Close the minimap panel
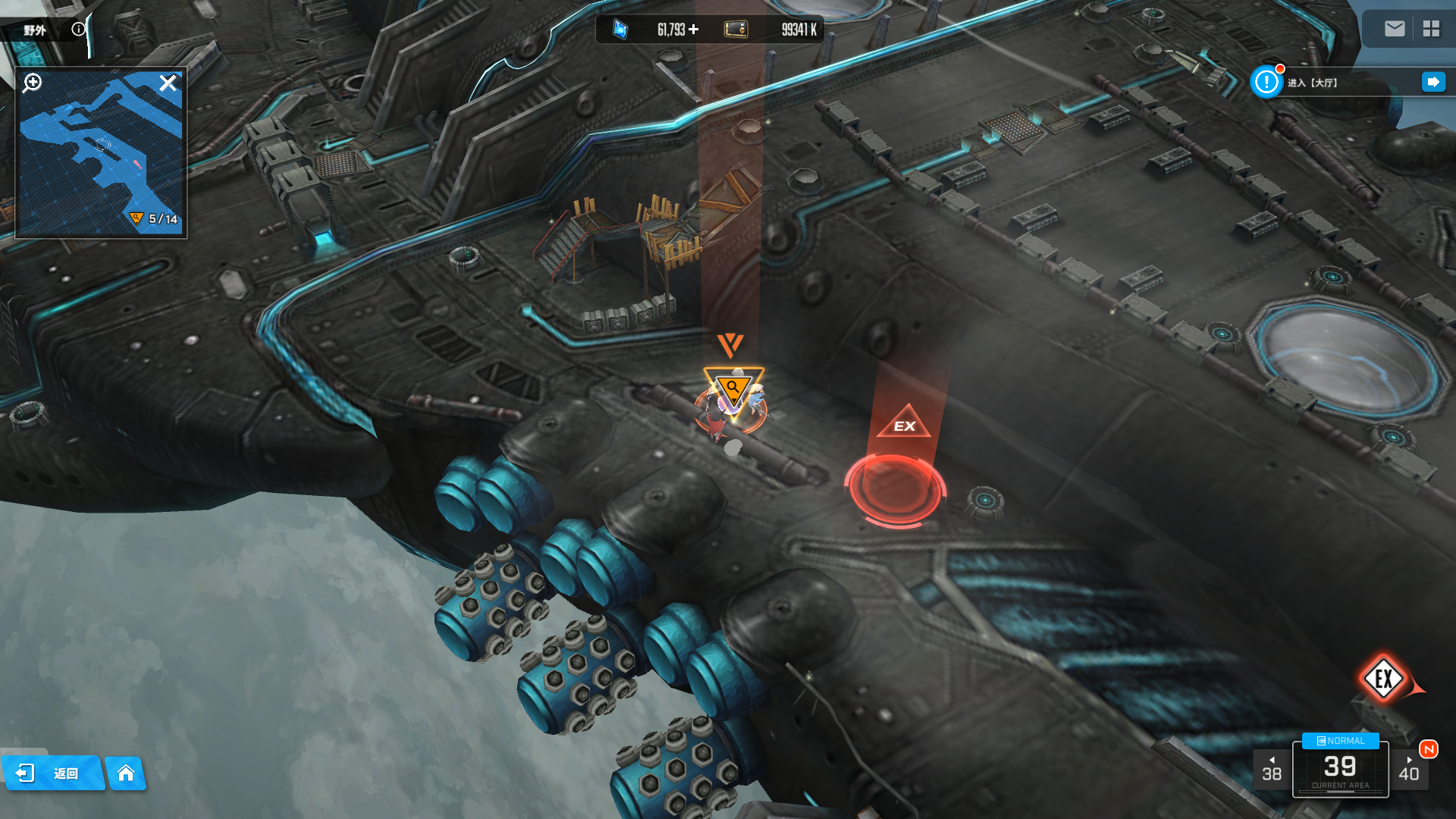 pos(168,83)
